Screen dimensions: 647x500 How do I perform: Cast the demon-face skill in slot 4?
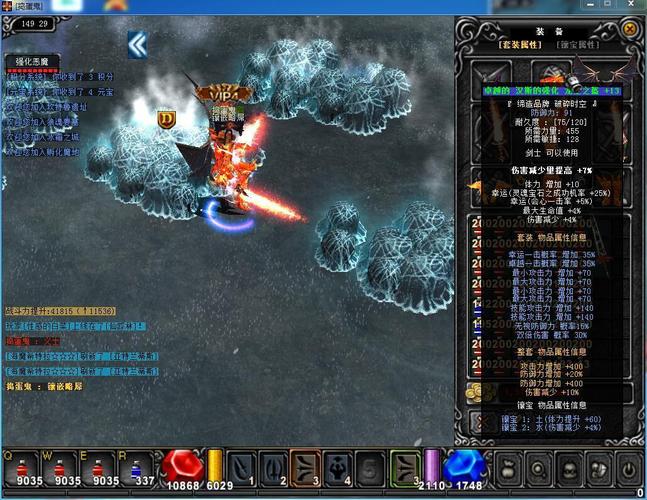tap(339, 467)
